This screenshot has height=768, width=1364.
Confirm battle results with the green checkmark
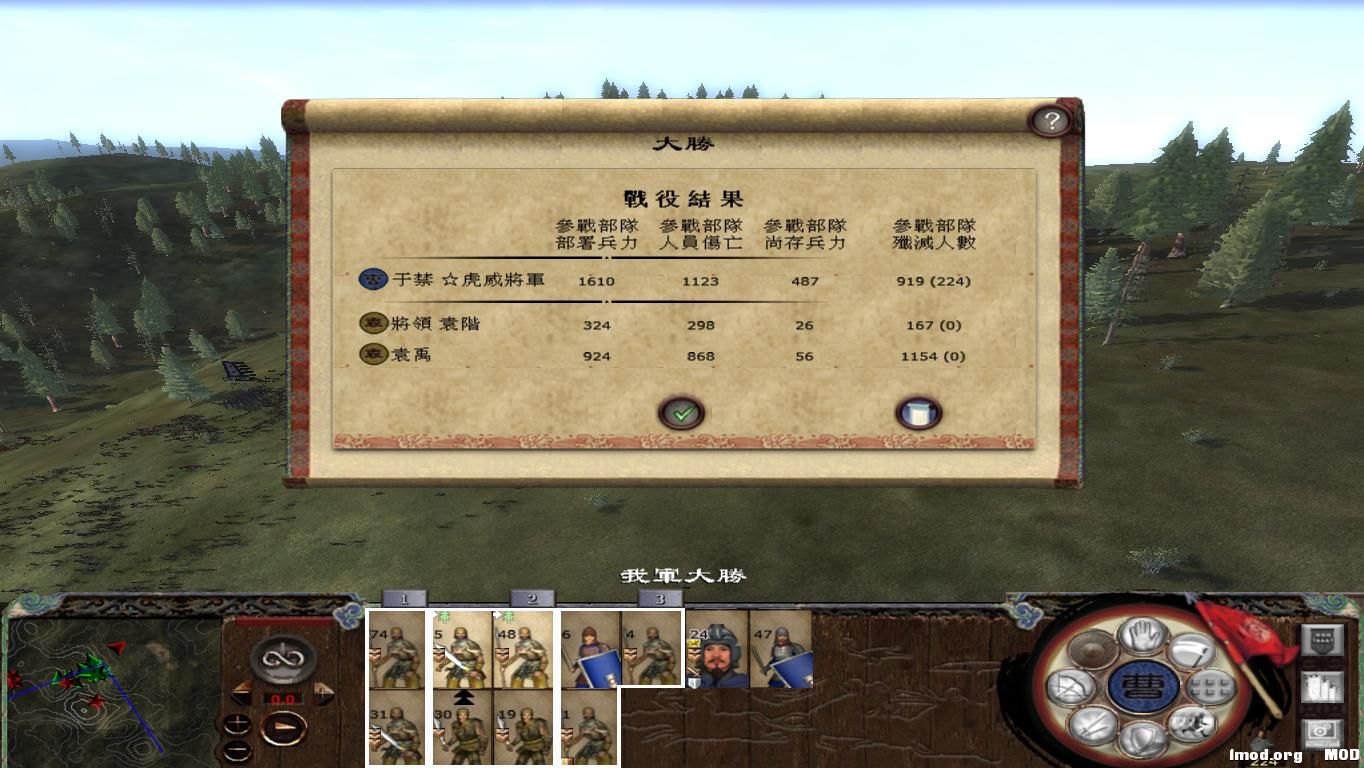681,411
